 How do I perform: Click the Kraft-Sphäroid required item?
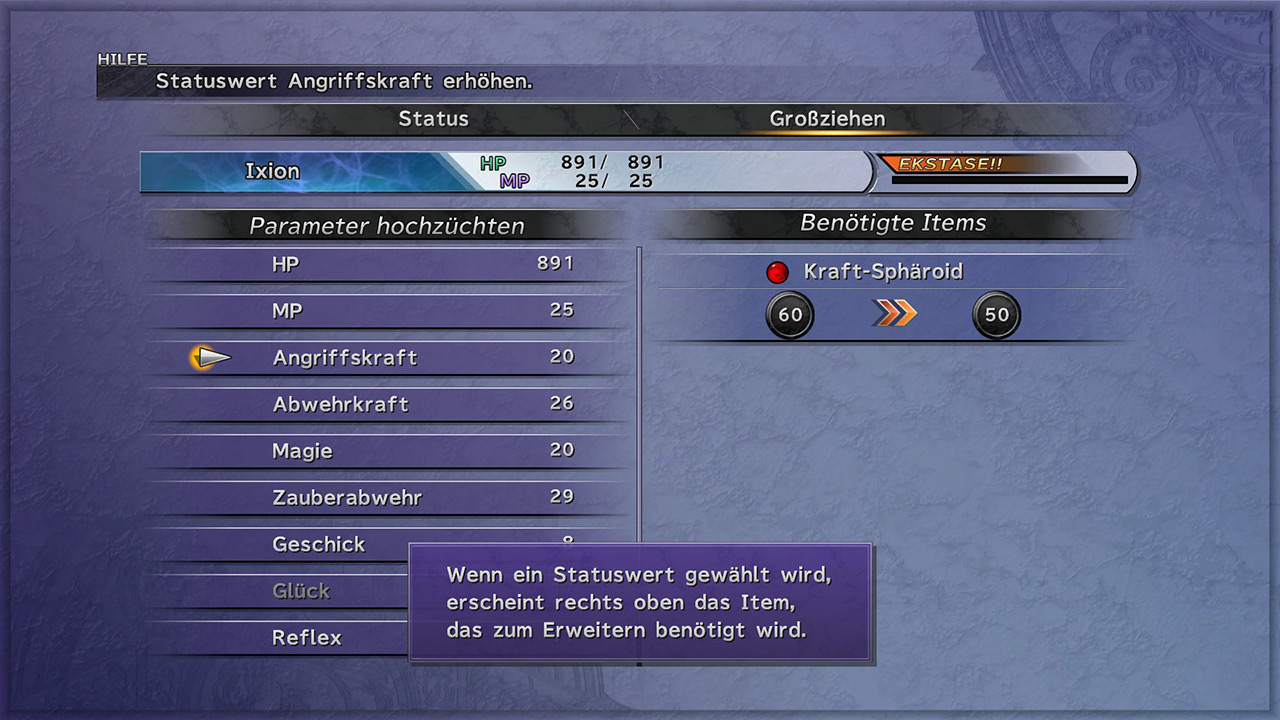tap(882, 272)
